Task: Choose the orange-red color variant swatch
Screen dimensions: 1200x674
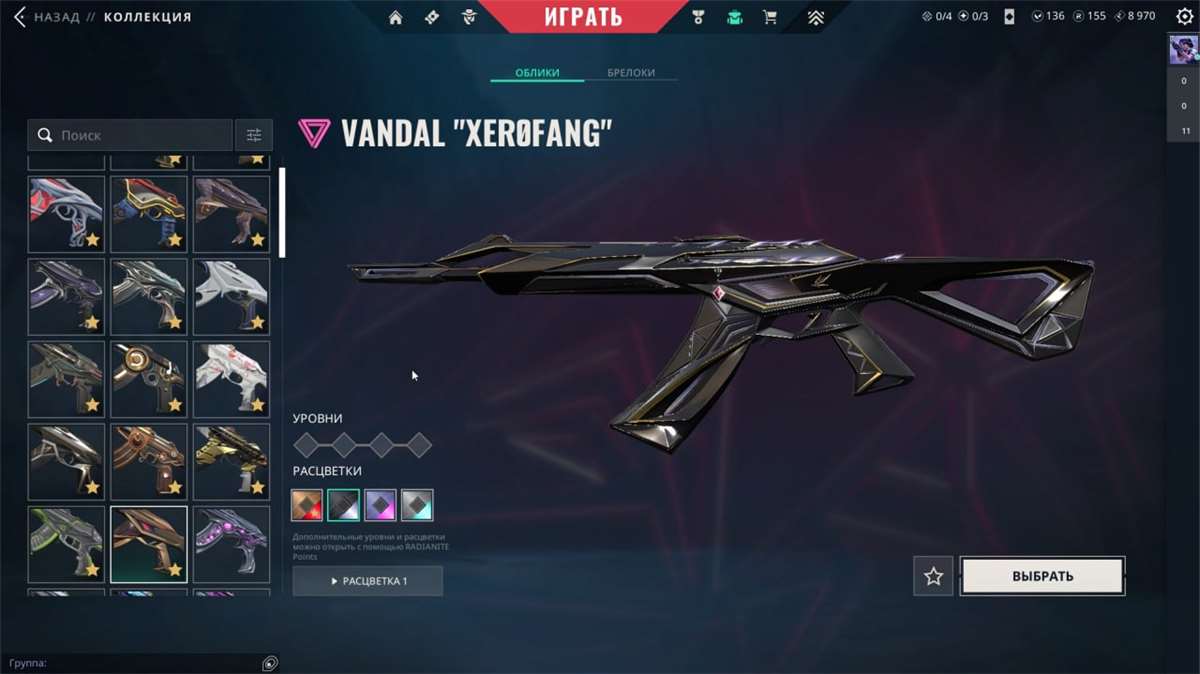Action: [308, 505]
